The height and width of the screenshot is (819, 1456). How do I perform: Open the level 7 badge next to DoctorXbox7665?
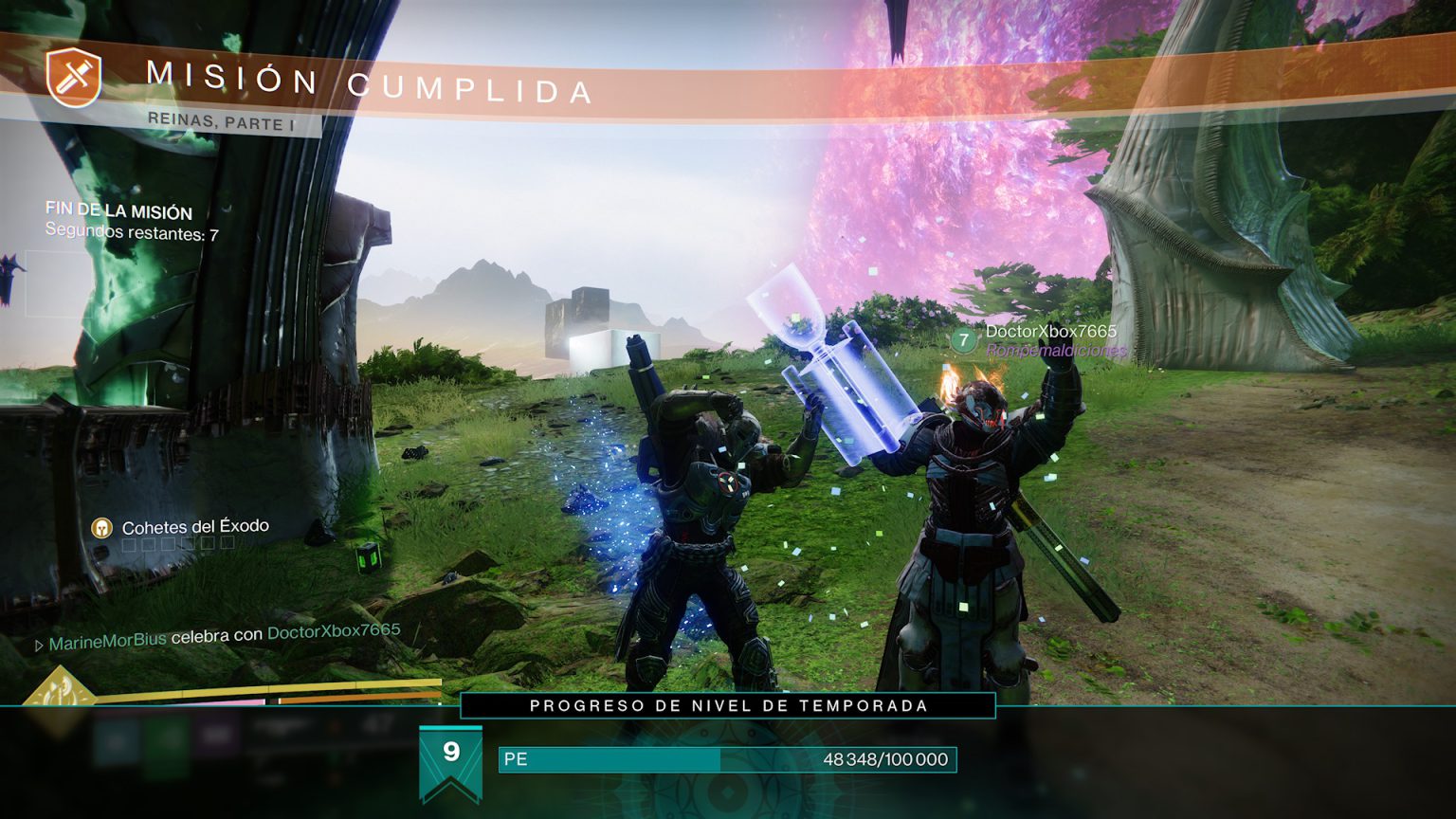coord(964,338)
